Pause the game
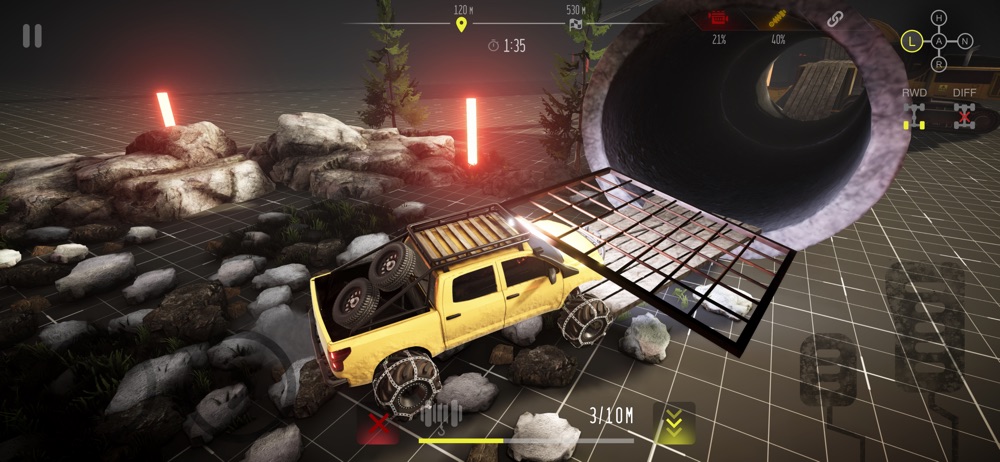Viewport: 1000px width, 462px height. tap(32, 36)
